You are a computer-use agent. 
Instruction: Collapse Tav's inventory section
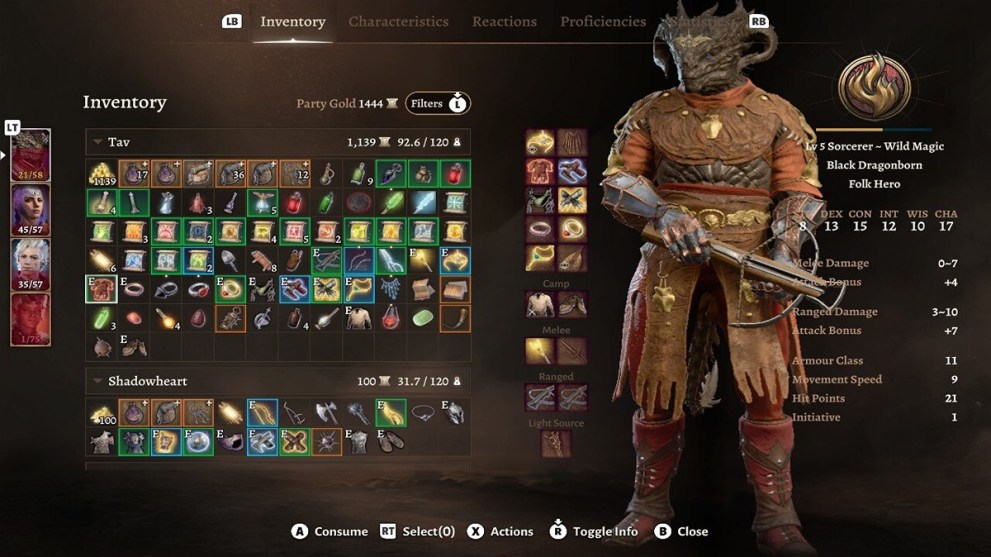pyautogui.click(x=98, y=143)
